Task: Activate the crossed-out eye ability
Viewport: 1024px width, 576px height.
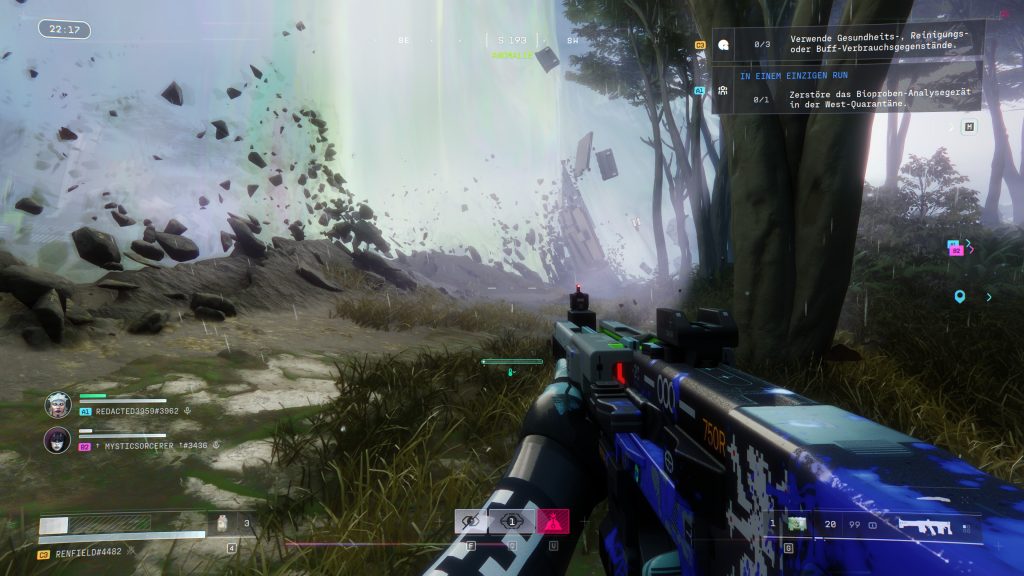Action: point(470,520)
